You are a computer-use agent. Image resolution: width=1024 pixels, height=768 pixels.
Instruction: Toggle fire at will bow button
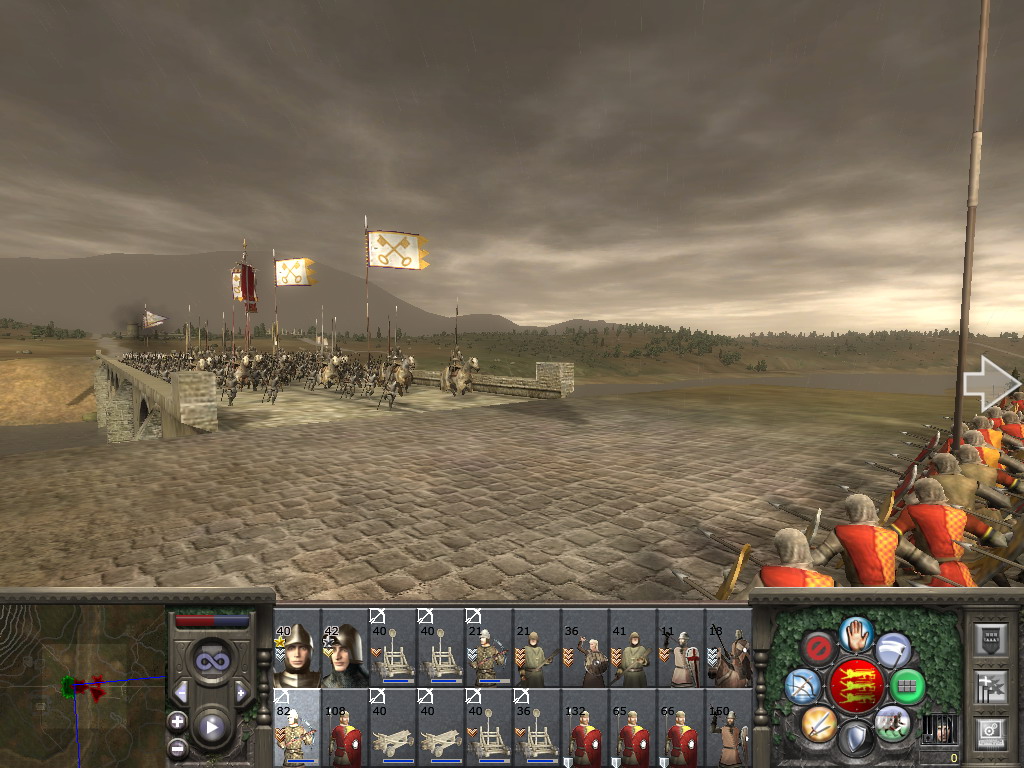pyautogui.click(x=803, y=686)
